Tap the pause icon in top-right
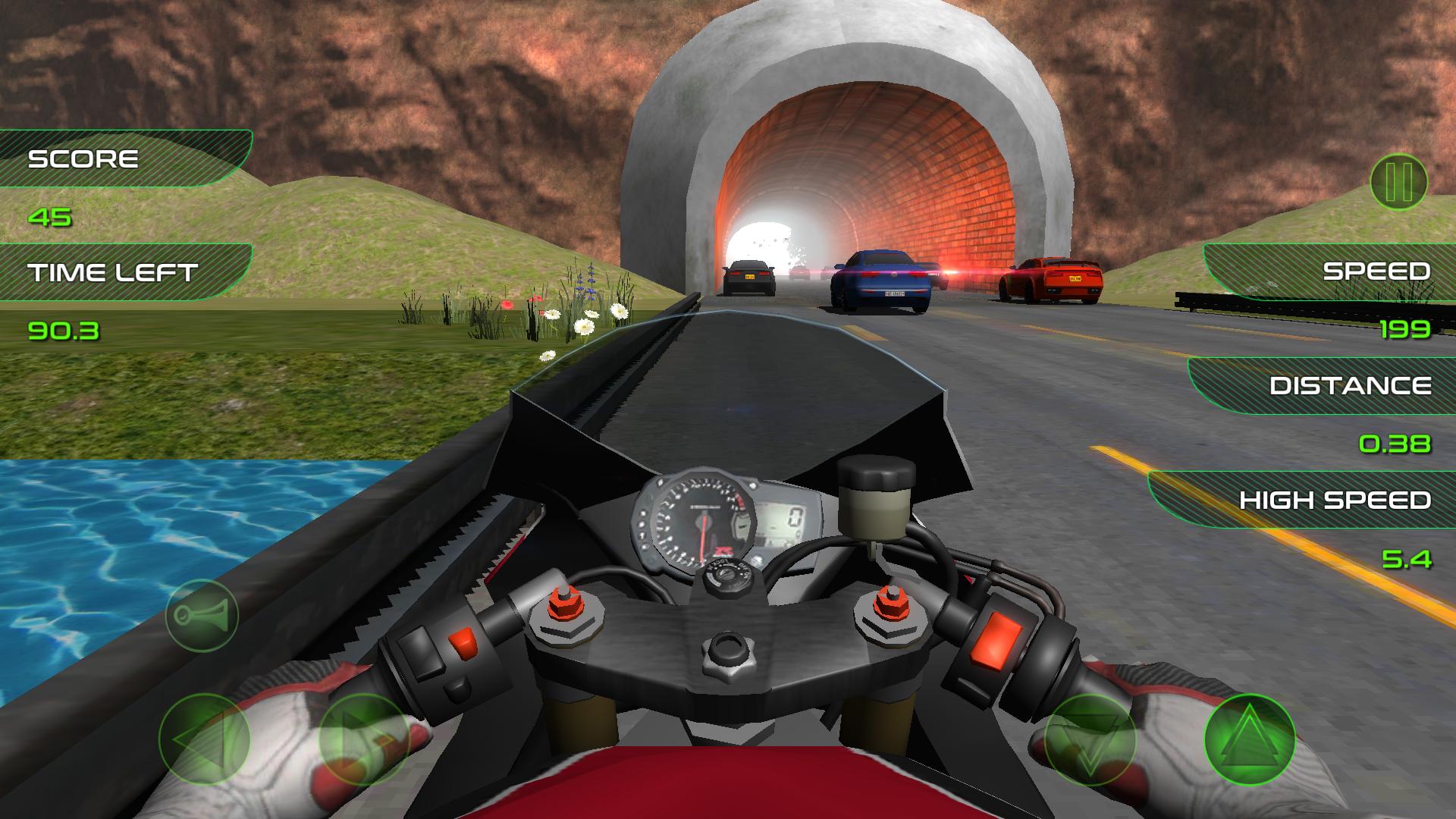 click(1401, 180)
